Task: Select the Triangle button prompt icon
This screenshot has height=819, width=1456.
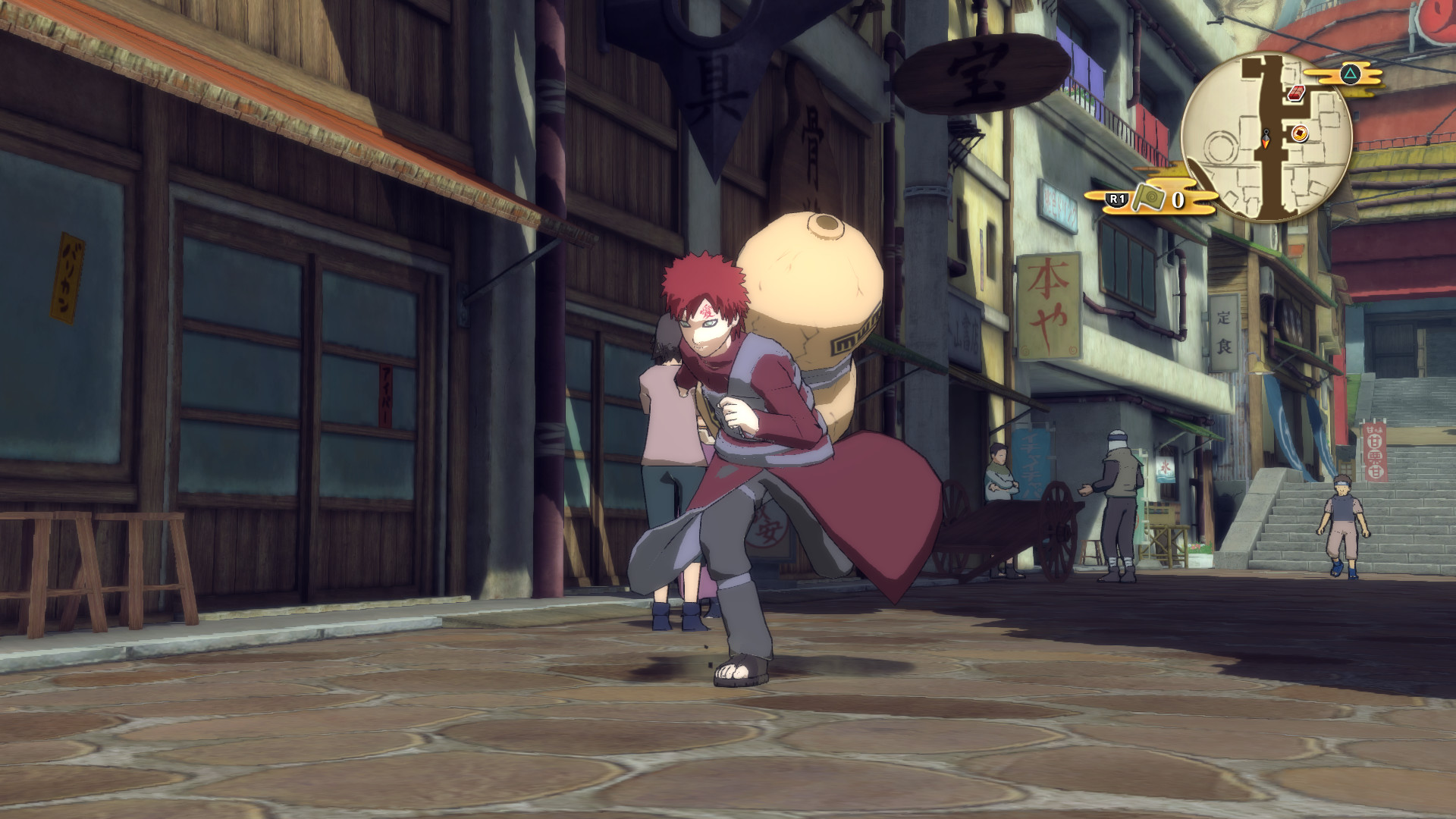Action: pos(1351,74)
